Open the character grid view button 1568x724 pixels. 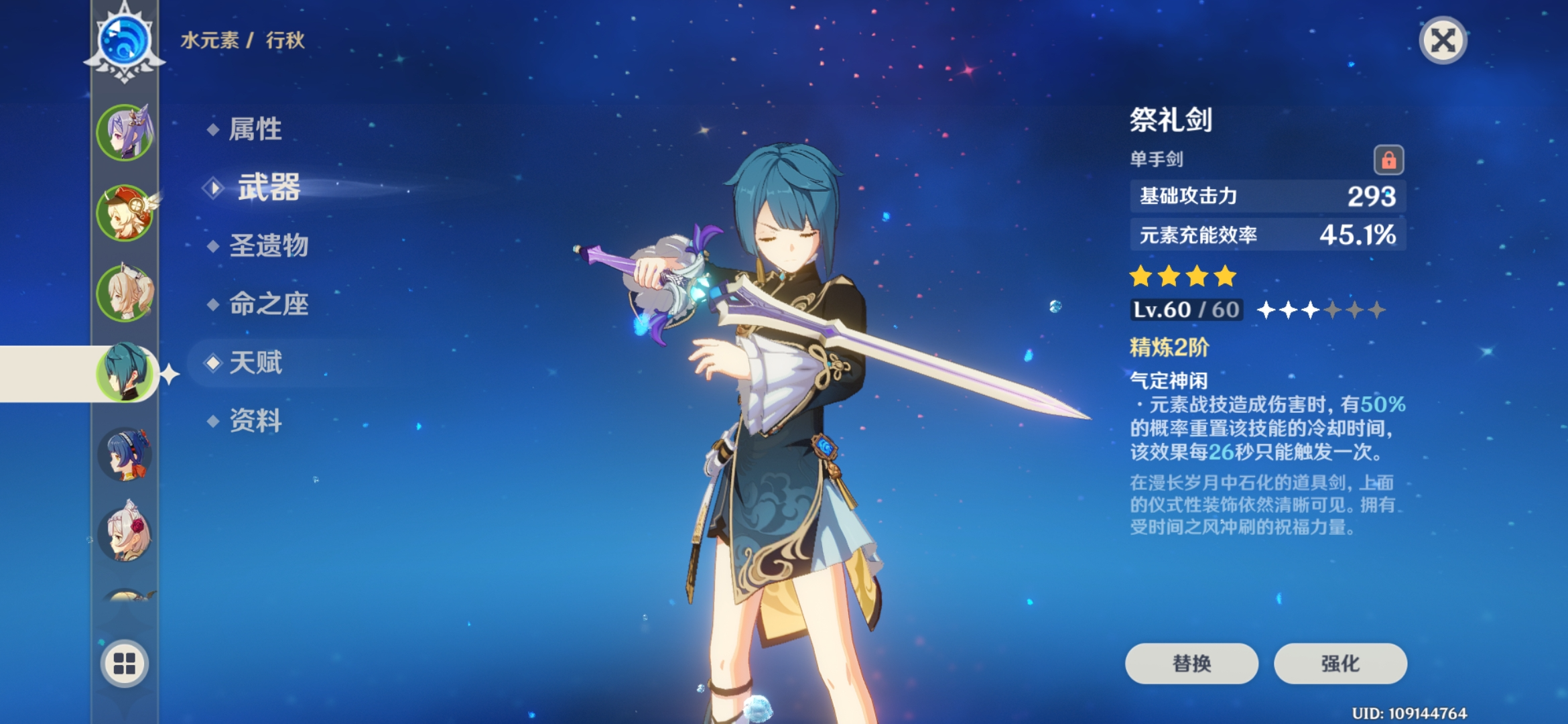click(x=125, y=664)
